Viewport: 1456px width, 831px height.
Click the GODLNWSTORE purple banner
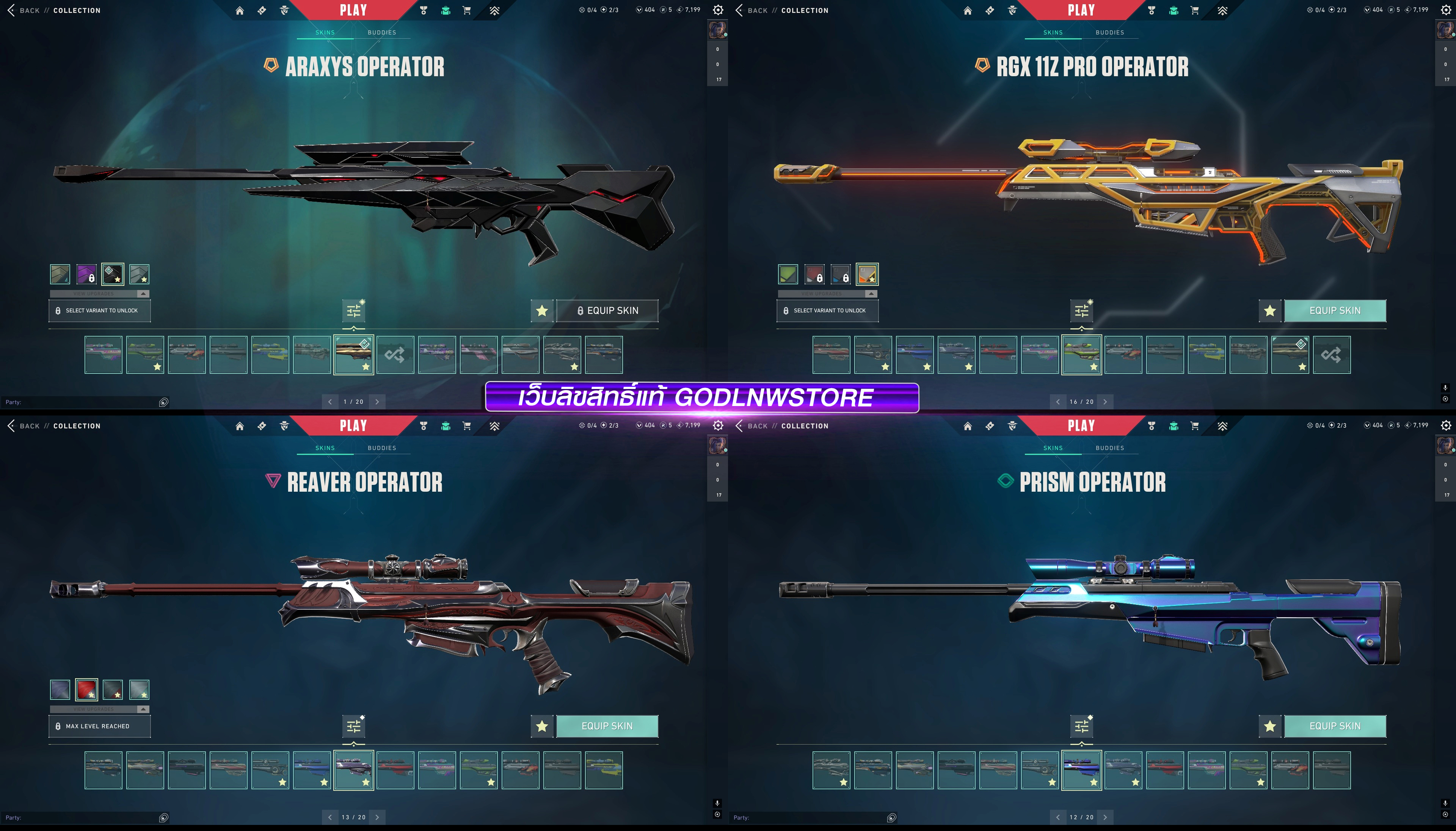pyautogui.click(x=701, y=397)
